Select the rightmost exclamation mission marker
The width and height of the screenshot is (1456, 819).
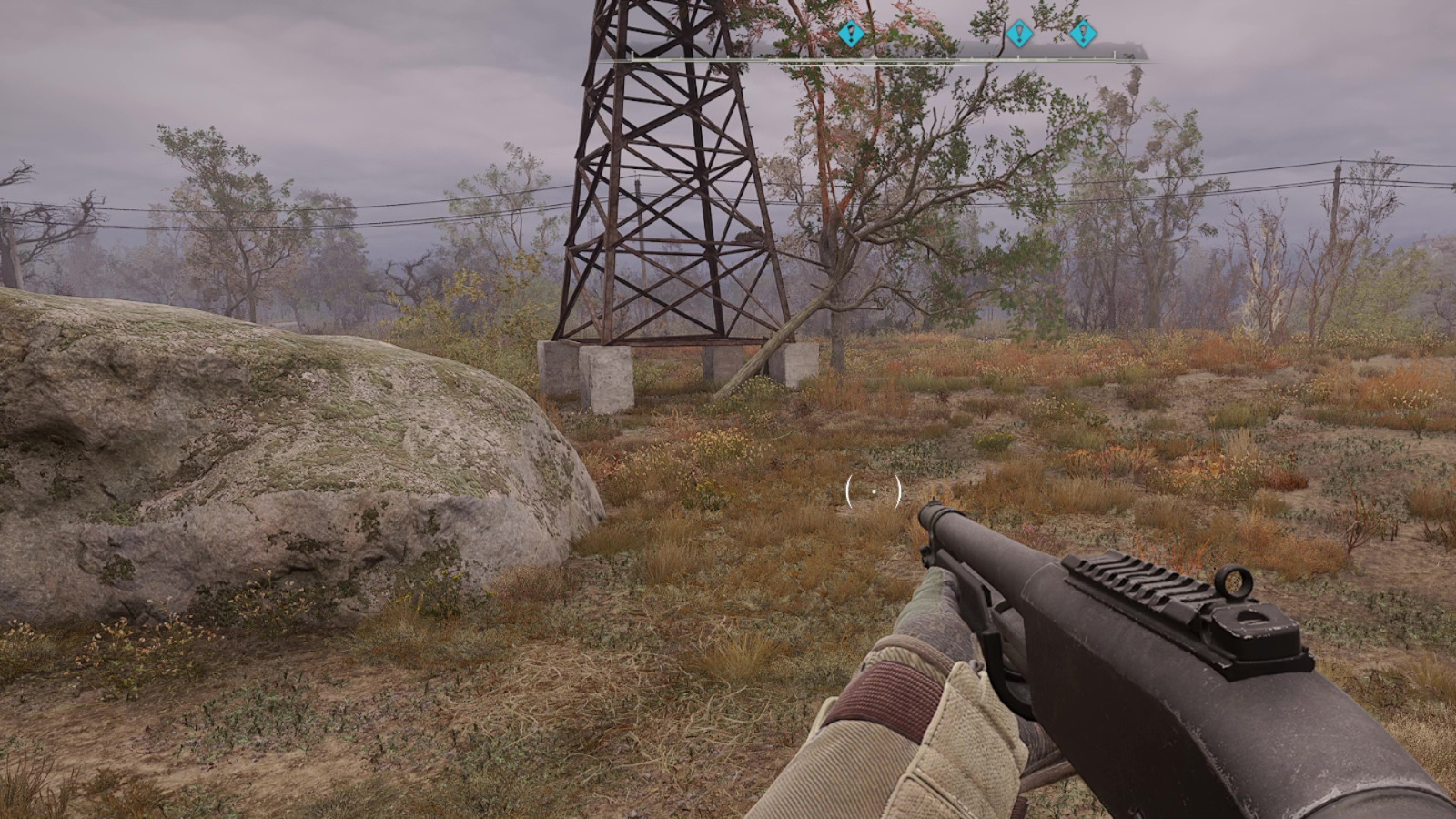point(1083,35)
